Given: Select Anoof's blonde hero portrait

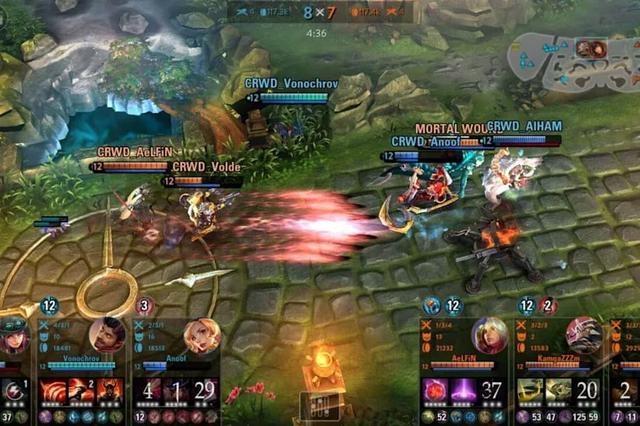Looking at the screenshot, I should 201,336.
